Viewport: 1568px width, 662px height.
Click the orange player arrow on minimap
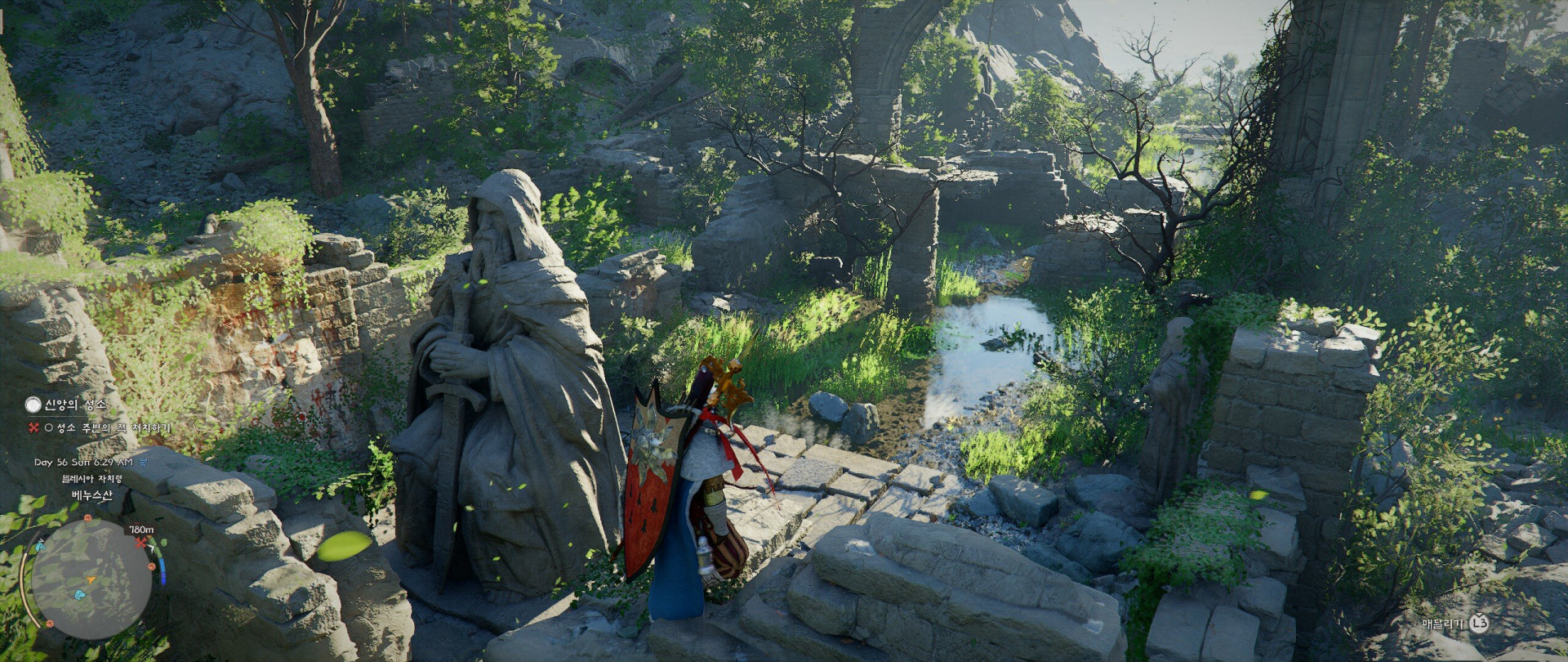tap(91, 580)
